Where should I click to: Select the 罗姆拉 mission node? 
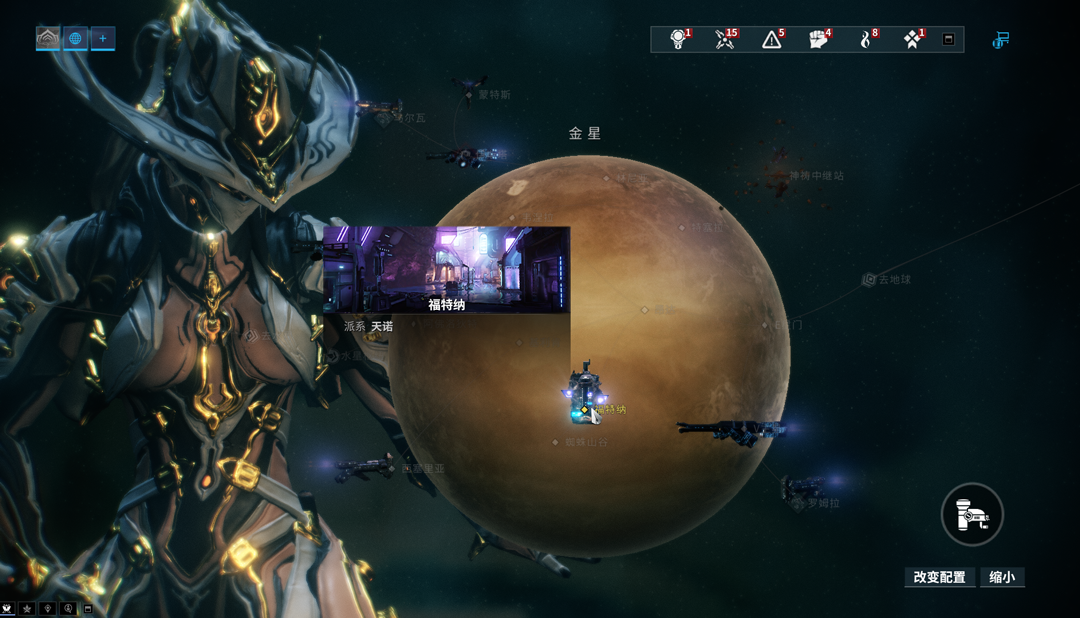798,503
